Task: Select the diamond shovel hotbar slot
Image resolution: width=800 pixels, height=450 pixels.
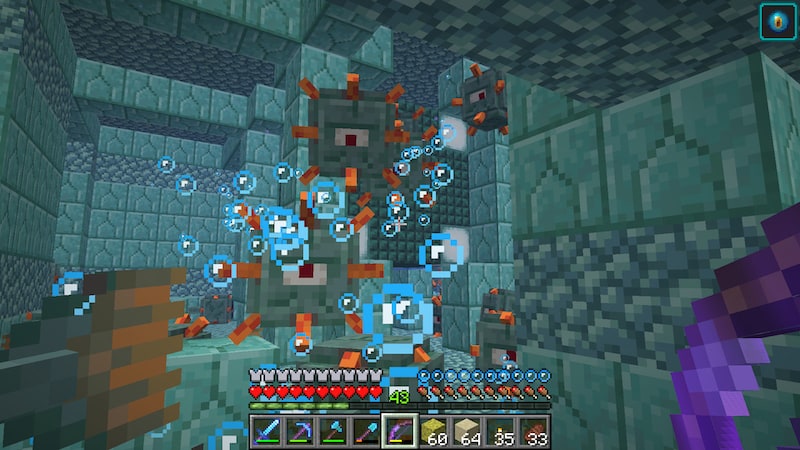Action: tap(369, 431)
